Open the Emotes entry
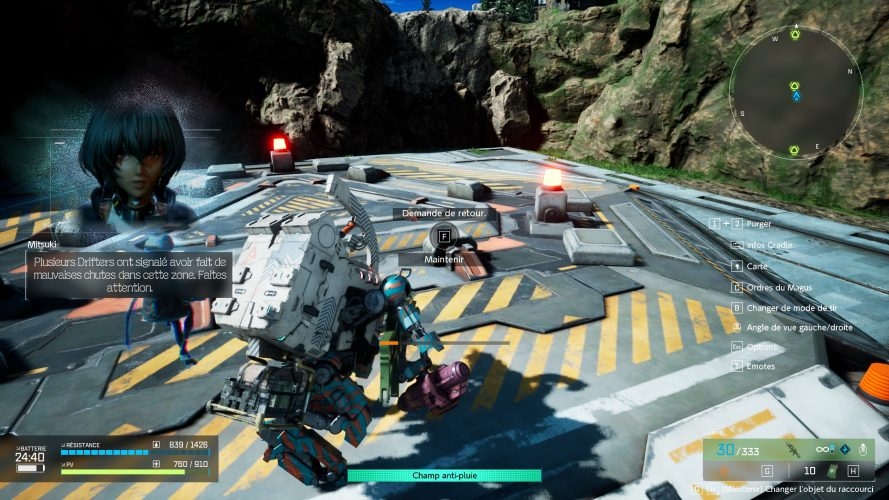 [760, 366]
